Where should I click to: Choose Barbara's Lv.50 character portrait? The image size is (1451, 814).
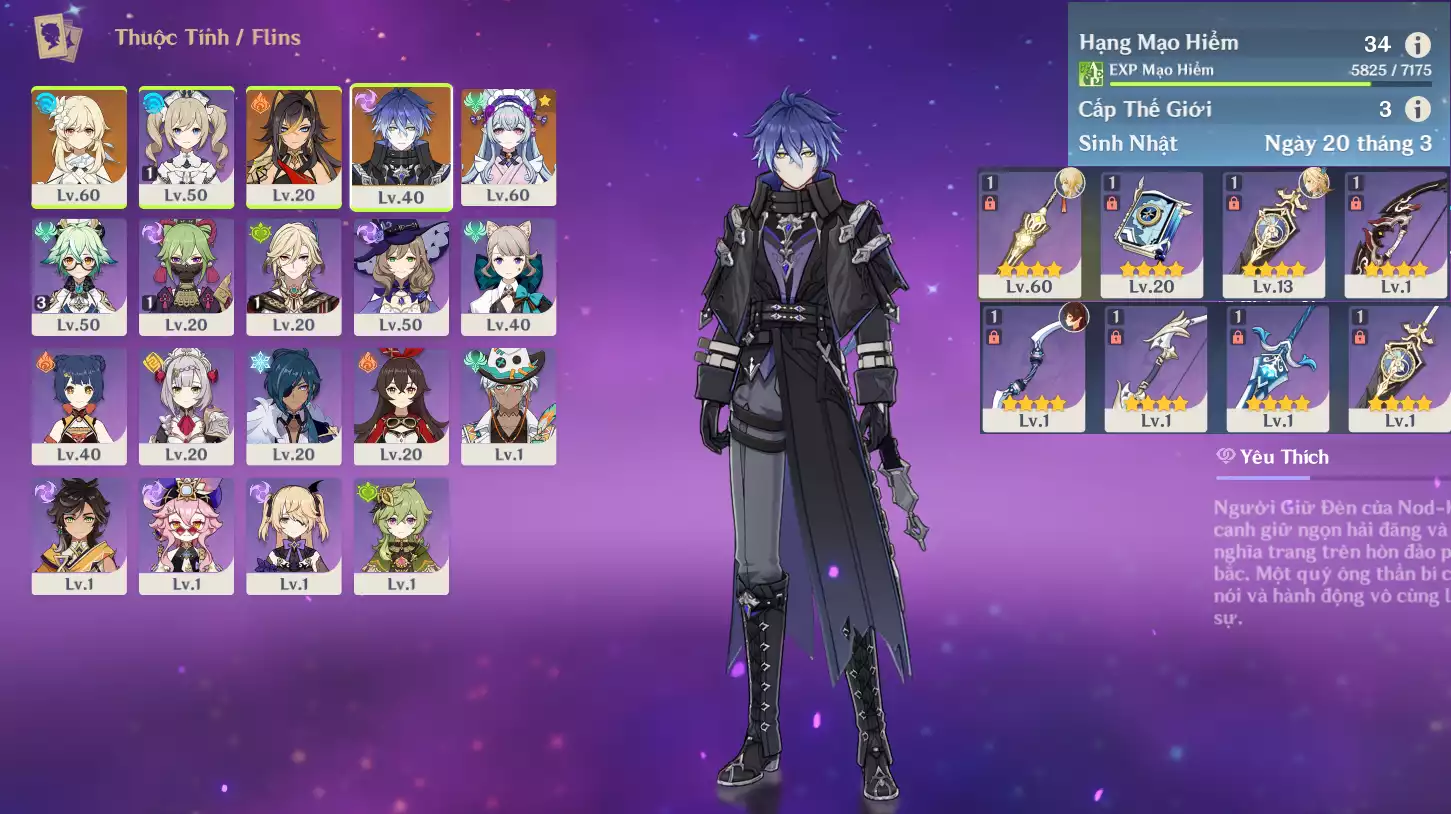[186, 146]
